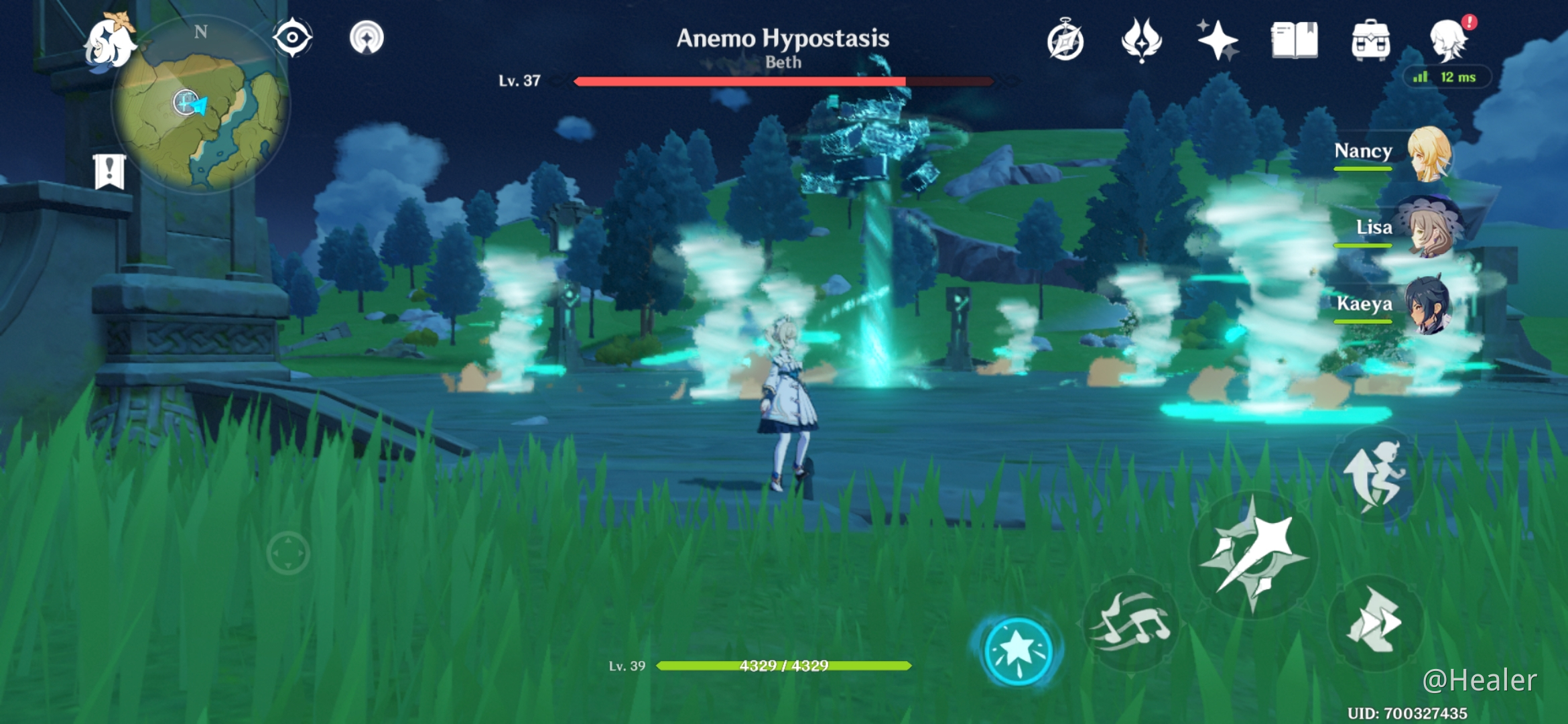Open the Paimon menu
The image size is (1568, 724).
coord(109,42)
